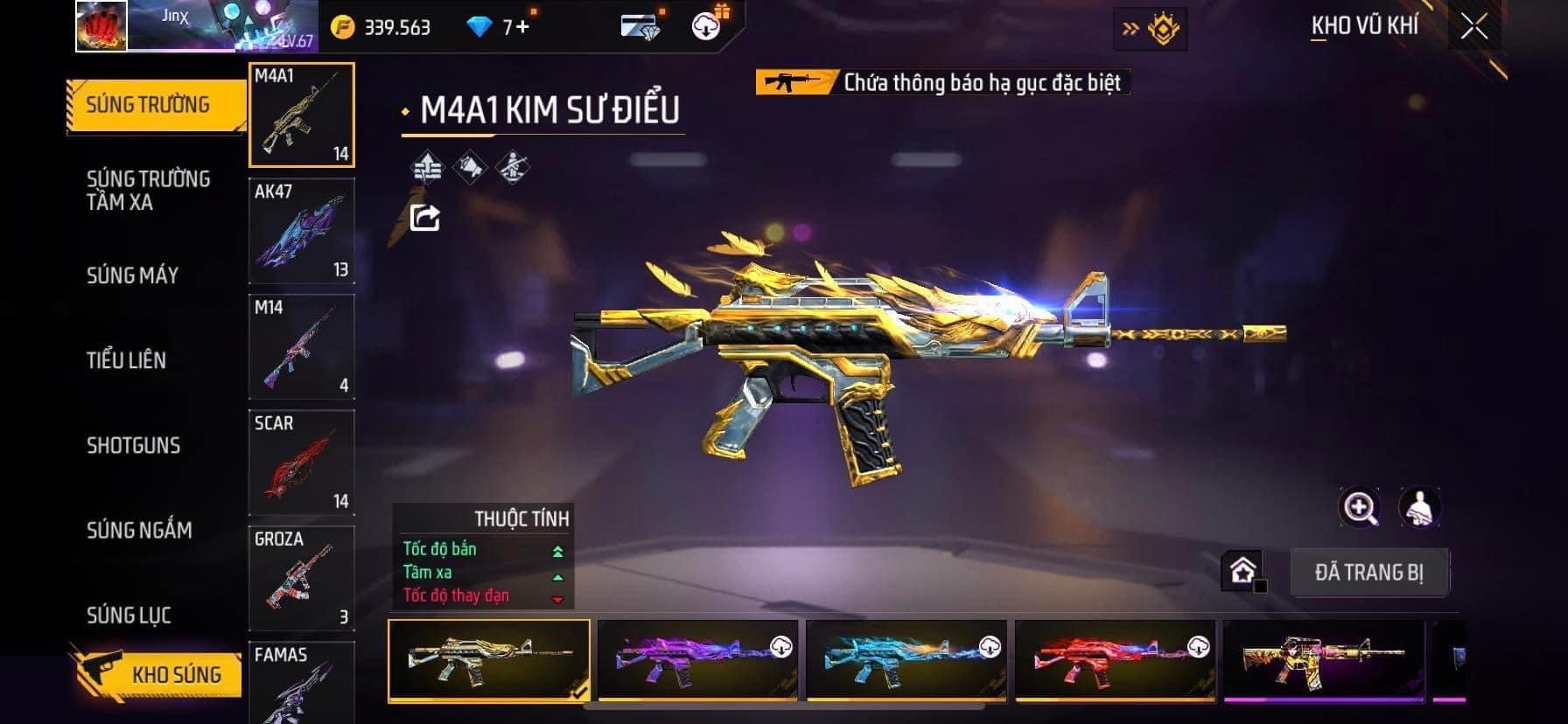The width and height of the screenshot is (1568, 724).
Task: Click the Đã Trang Bị button
Action: [1368, 573]
